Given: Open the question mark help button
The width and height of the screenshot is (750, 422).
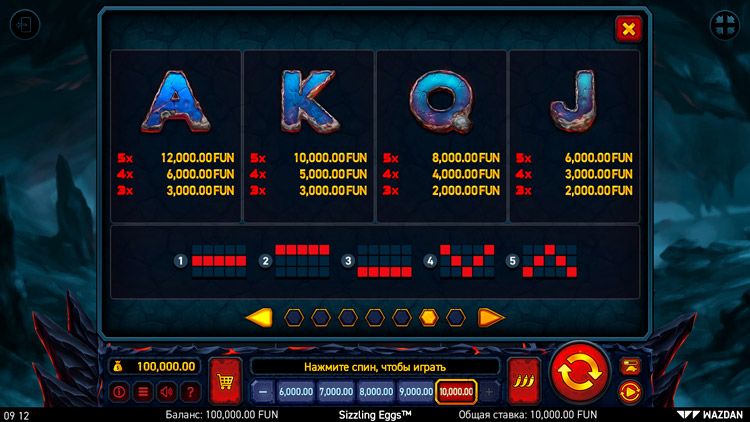Looking at the screenshot, I should click(190, 392).
